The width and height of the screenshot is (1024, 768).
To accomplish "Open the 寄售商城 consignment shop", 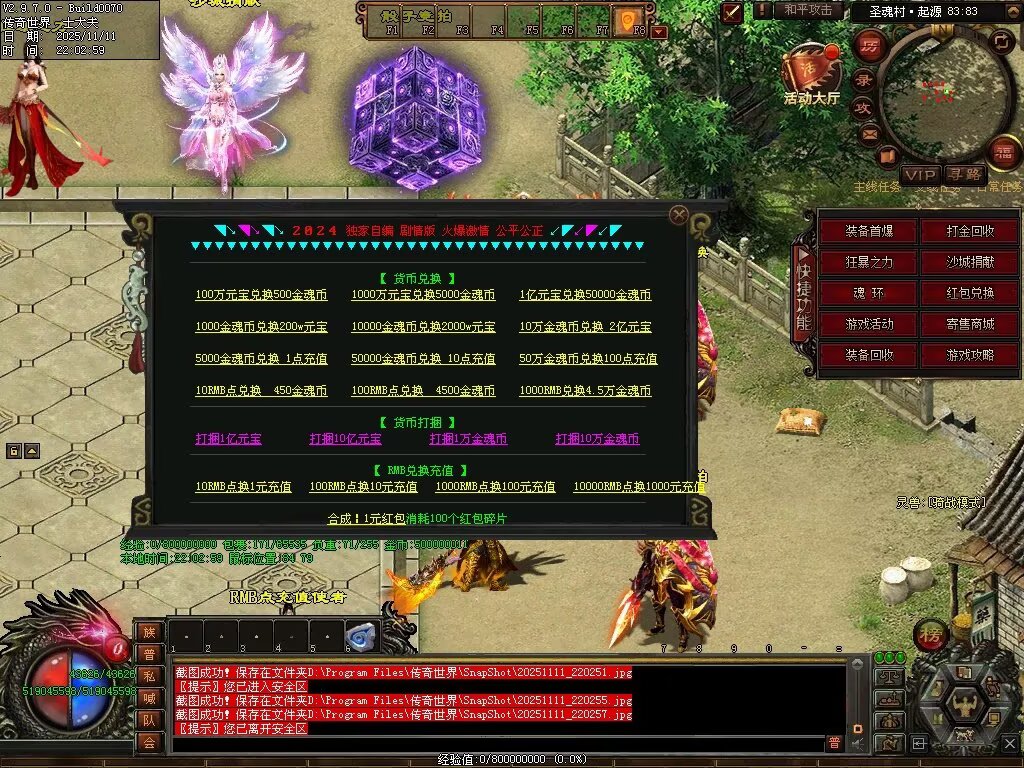I will click(971, 324).
